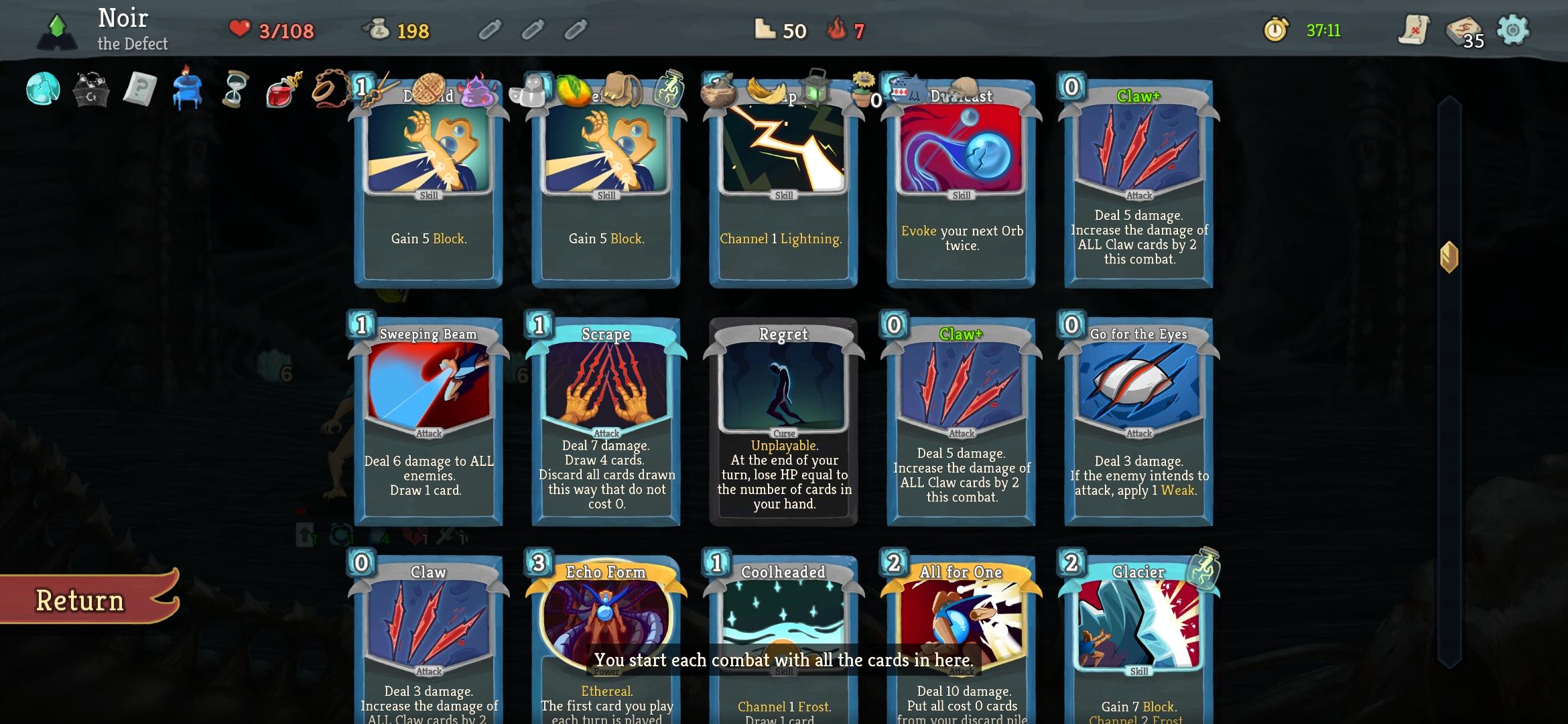This screenshot has width=1568, height=724.
Task: Click the Return banner button
Action: [79, 600]
